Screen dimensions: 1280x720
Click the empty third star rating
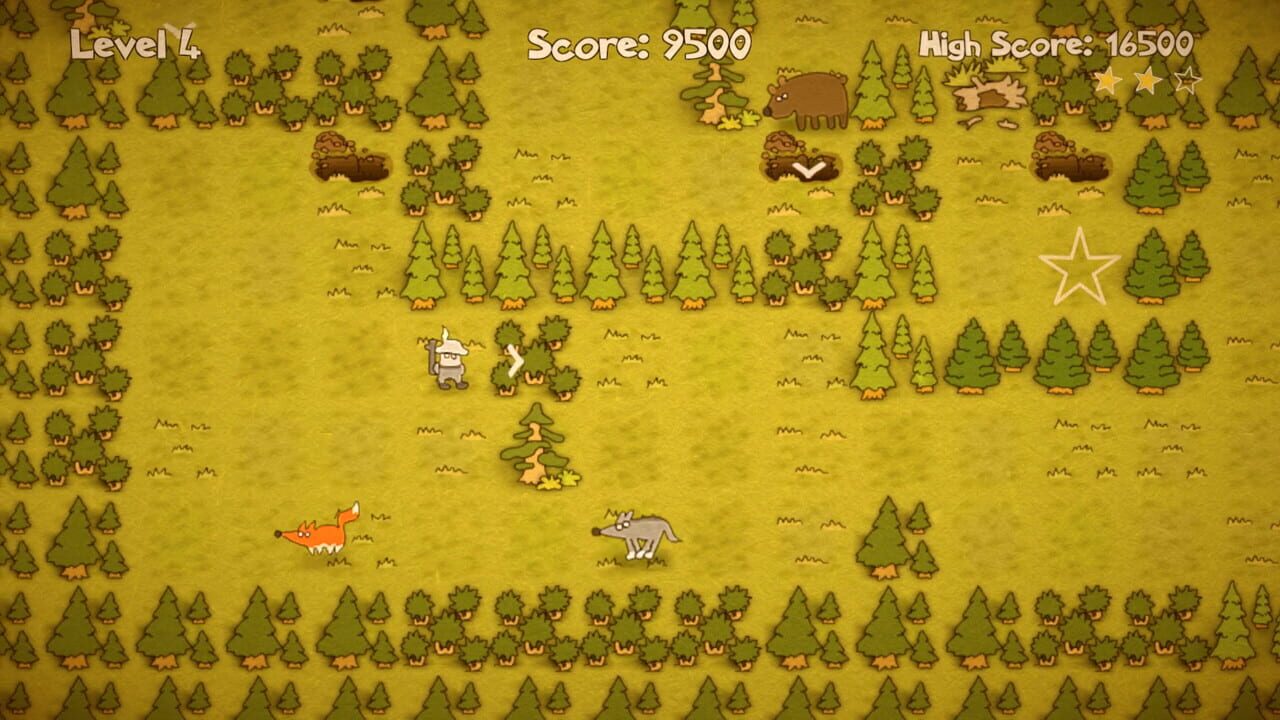tap(1188, 81)
